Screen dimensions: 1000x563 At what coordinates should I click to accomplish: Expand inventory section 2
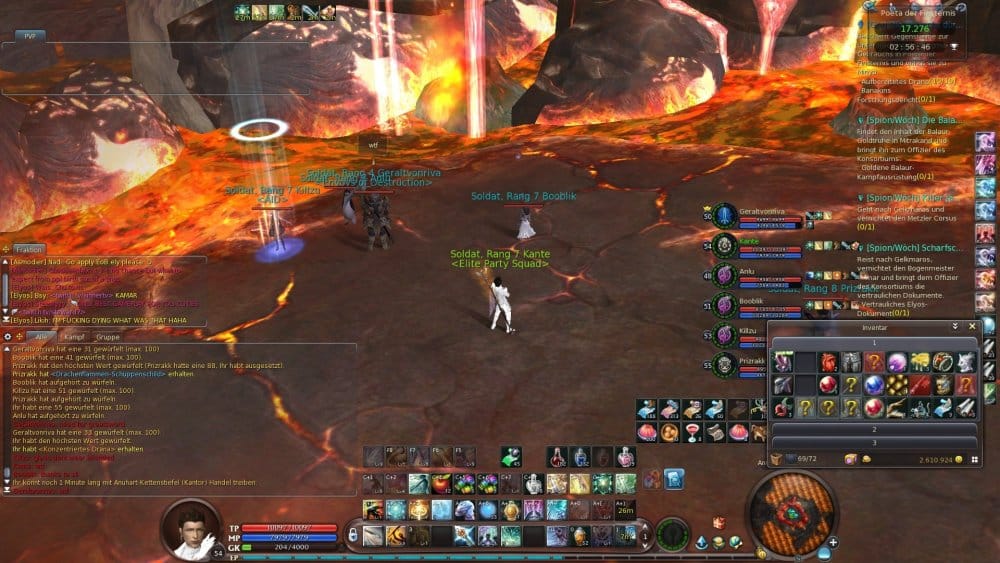[873, 428]
